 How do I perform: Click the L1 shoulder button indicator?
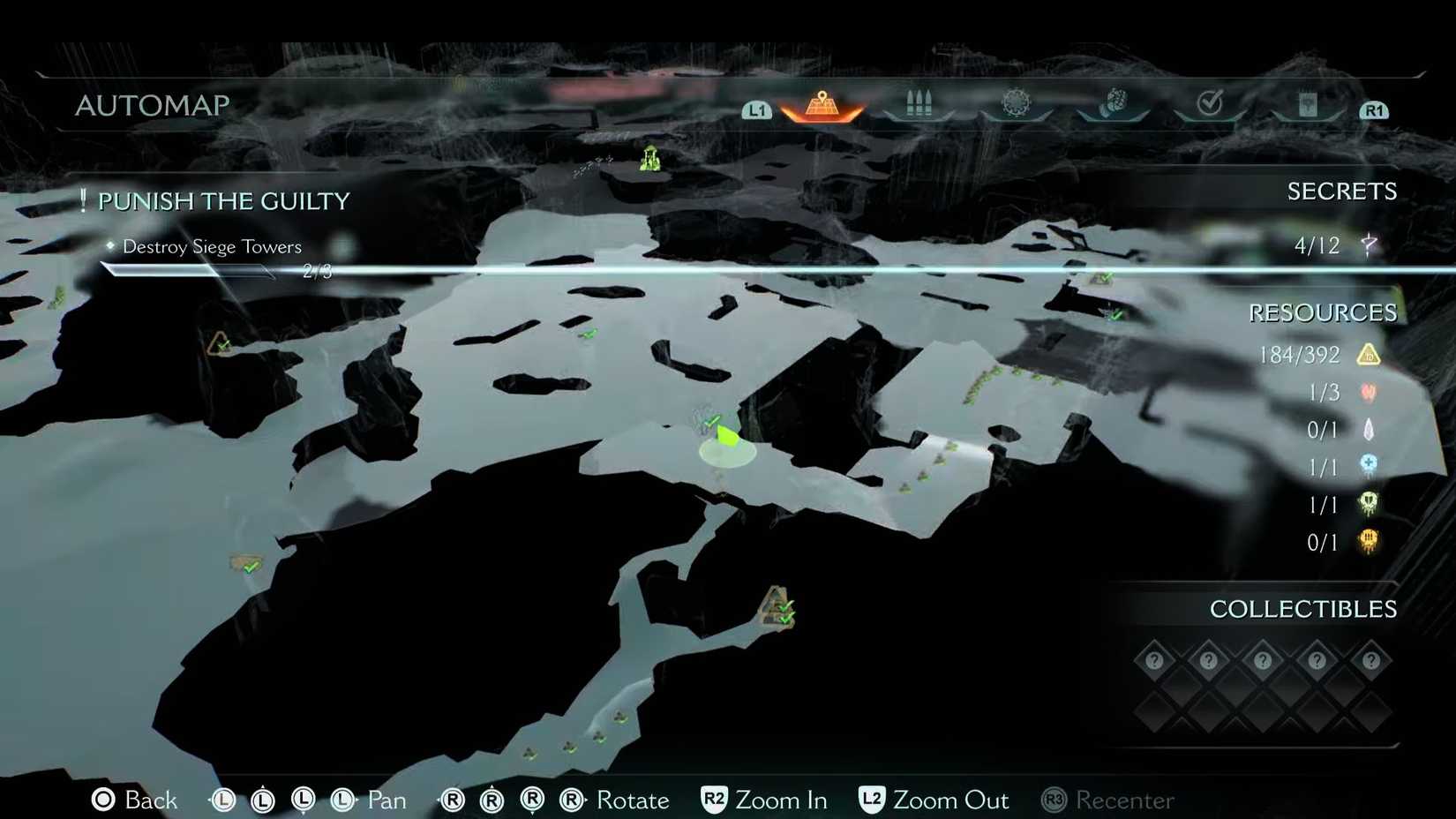pyautogui.click(x=755, y=109)
